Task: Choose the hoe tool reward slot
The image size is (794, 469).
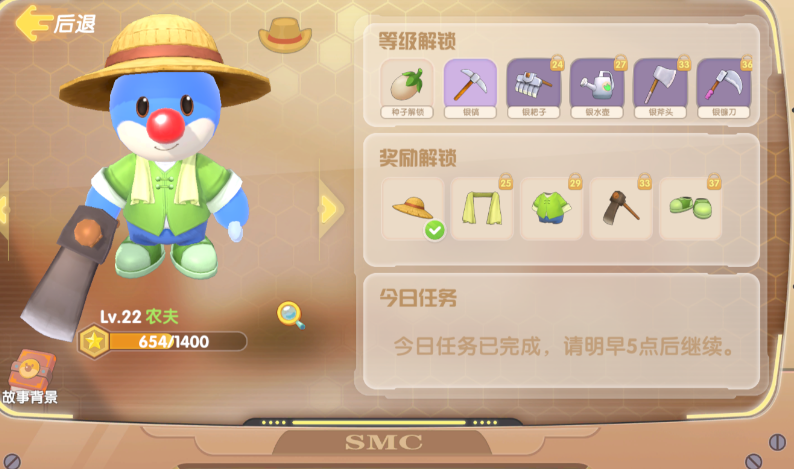Action: click(620, 208)
